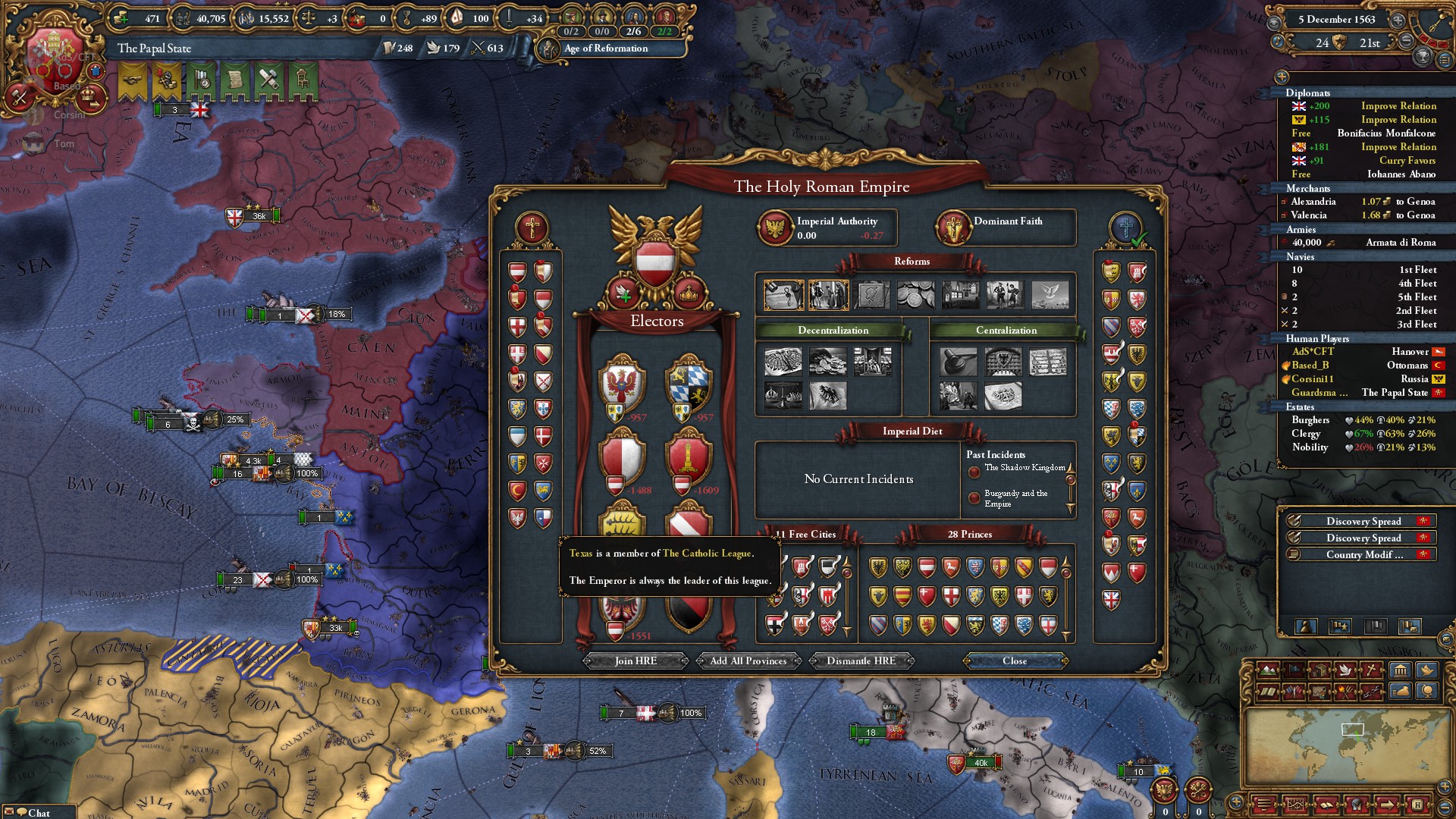Increase game speed with the speed control
This screenshot has height=819, width=1456.
1399,20
